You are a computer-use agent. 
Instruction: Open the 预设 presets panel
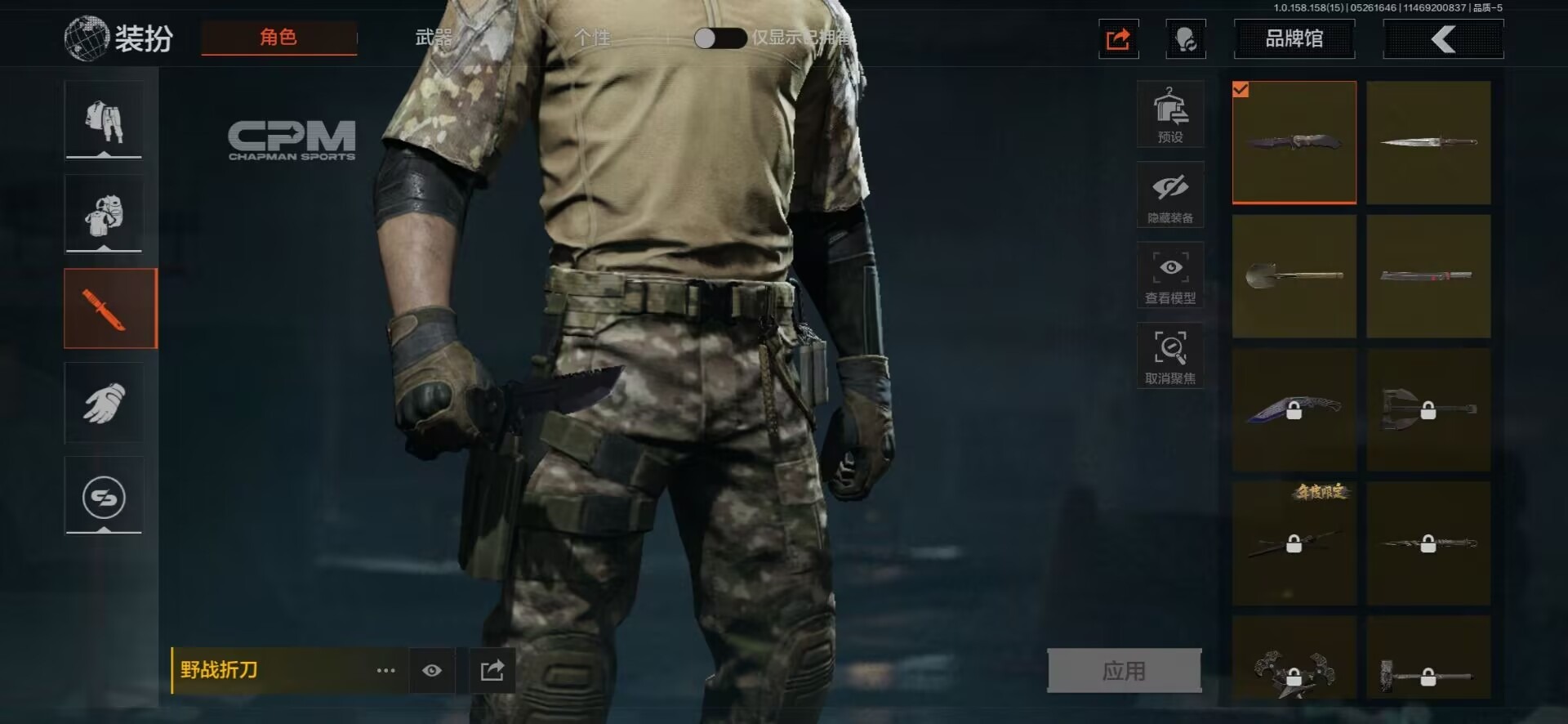(x=1170, y=114)
